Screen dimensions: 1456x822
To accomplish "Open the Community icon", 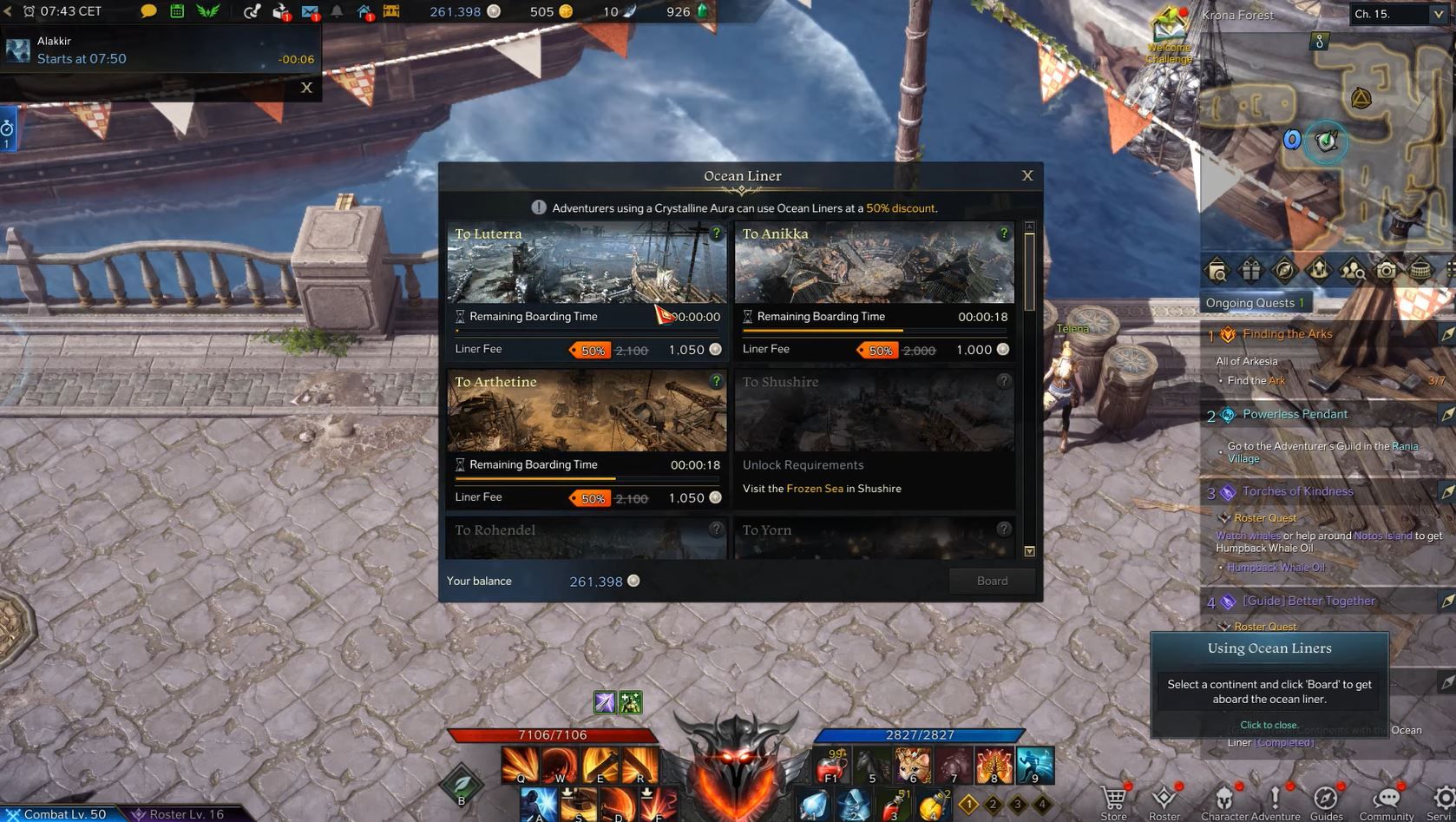I will tap(1388, 797).
